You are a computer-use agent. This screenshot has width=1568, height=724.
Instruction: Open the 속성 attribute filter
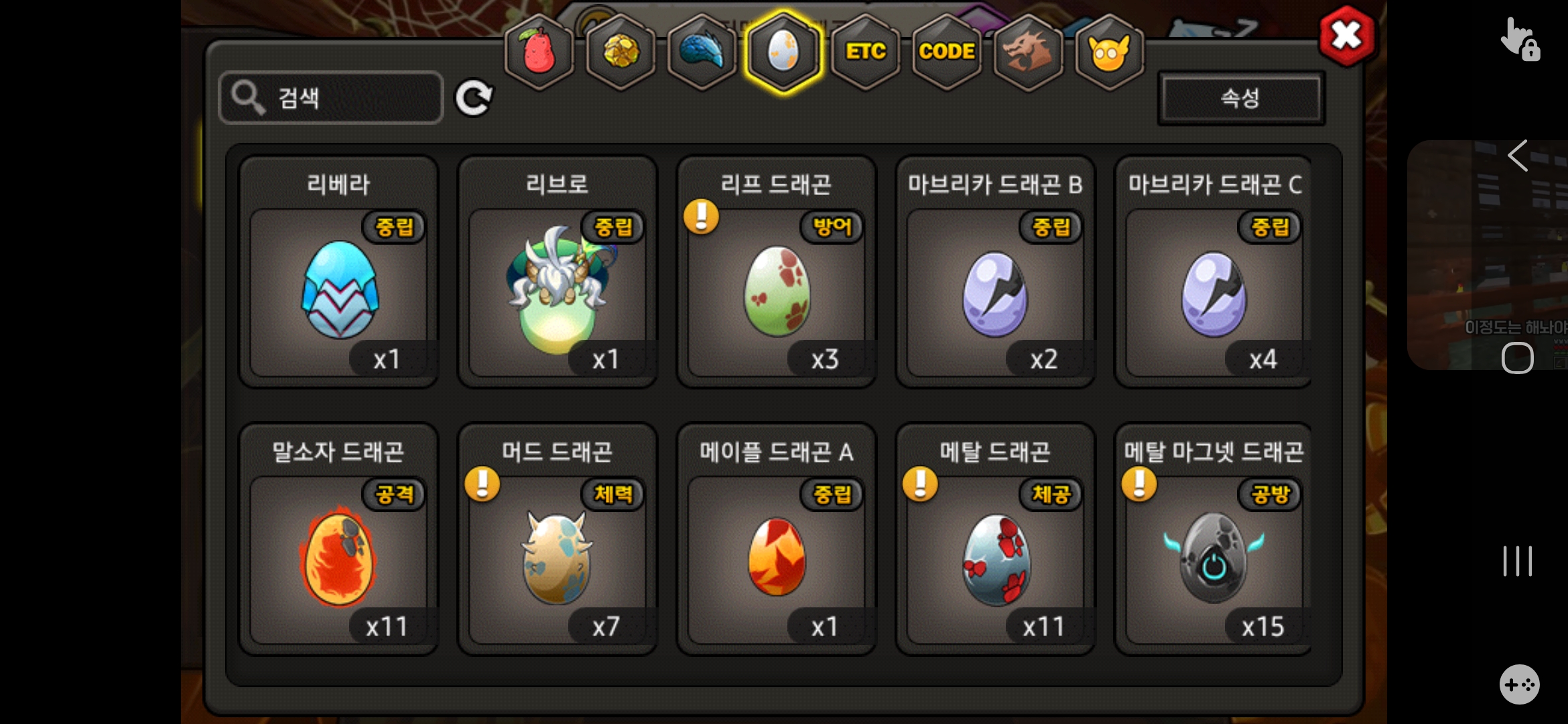coord(1240,99)
